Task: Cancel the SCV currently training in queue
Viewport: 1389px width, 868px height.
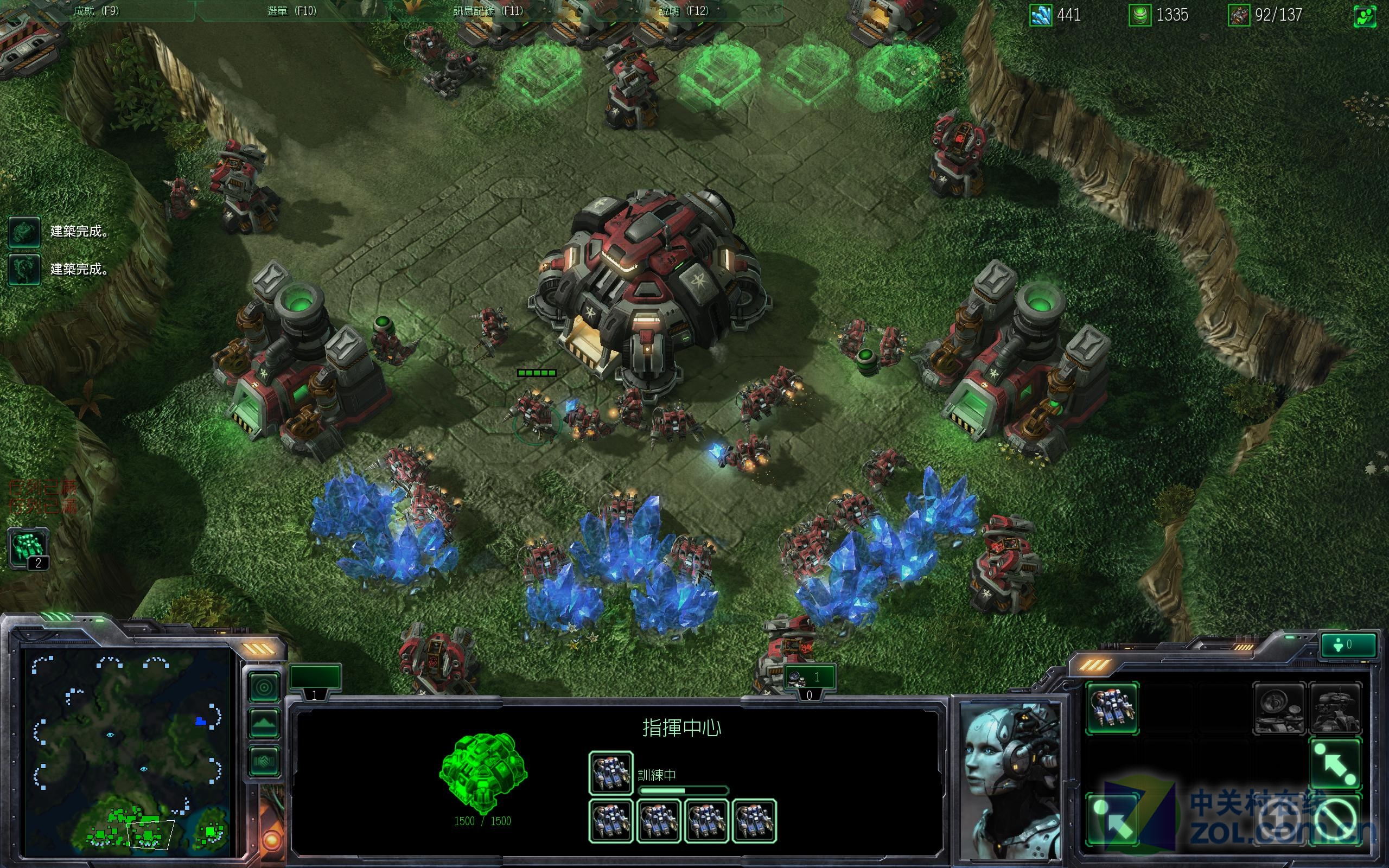Action: [611, 773]
